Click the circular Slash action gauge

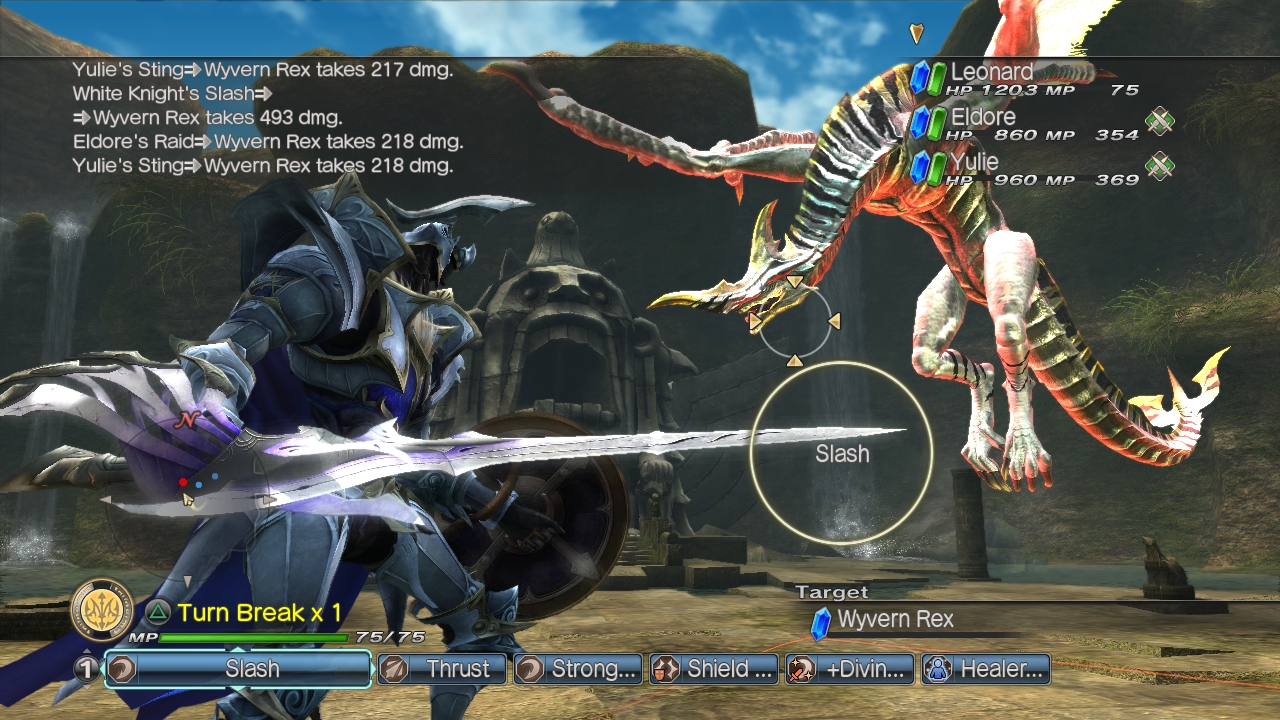[x=841, y=453]
